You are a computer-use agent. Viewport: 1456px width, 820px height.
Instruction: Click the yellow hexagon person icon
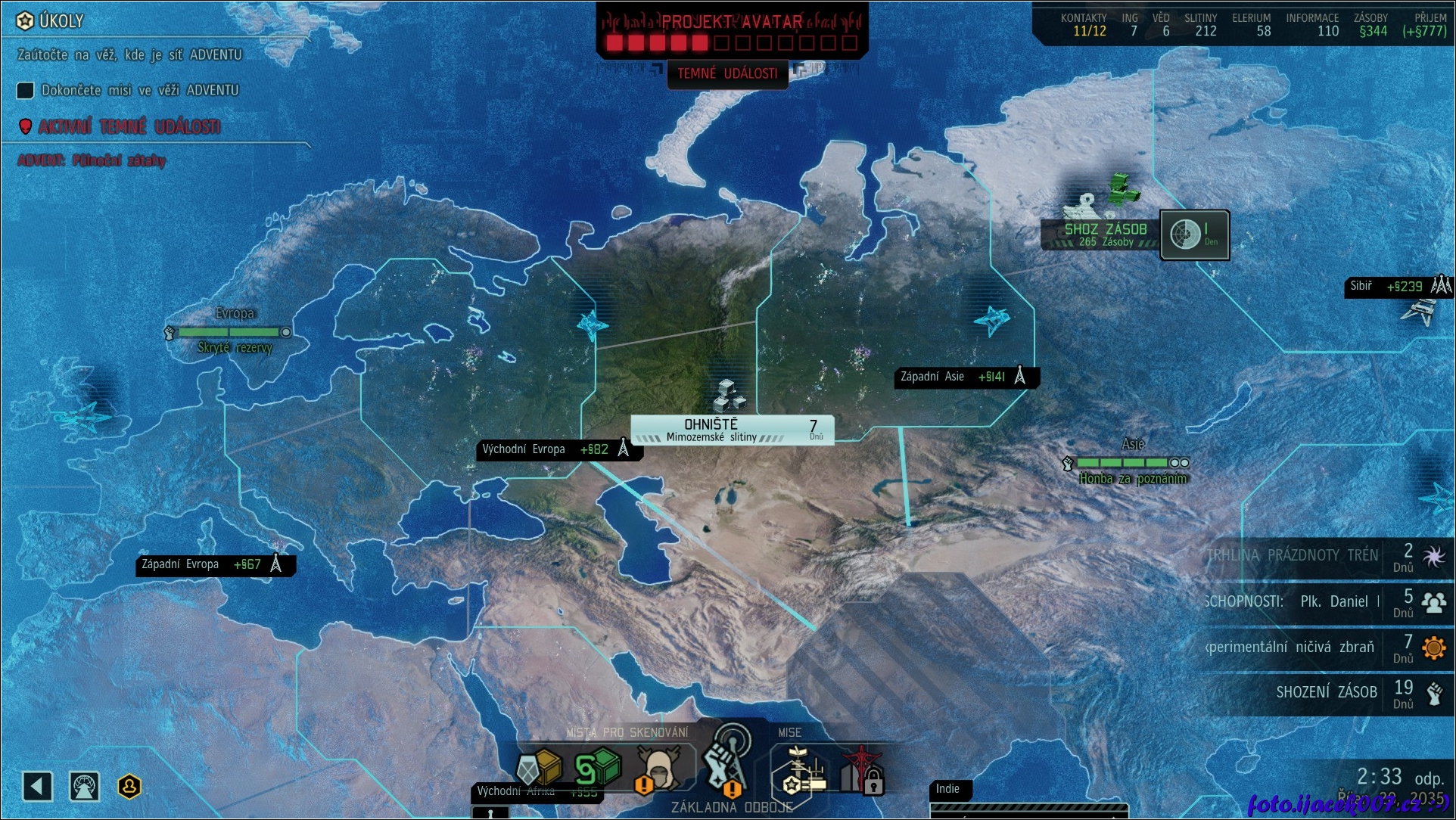(x=129, y=787)
